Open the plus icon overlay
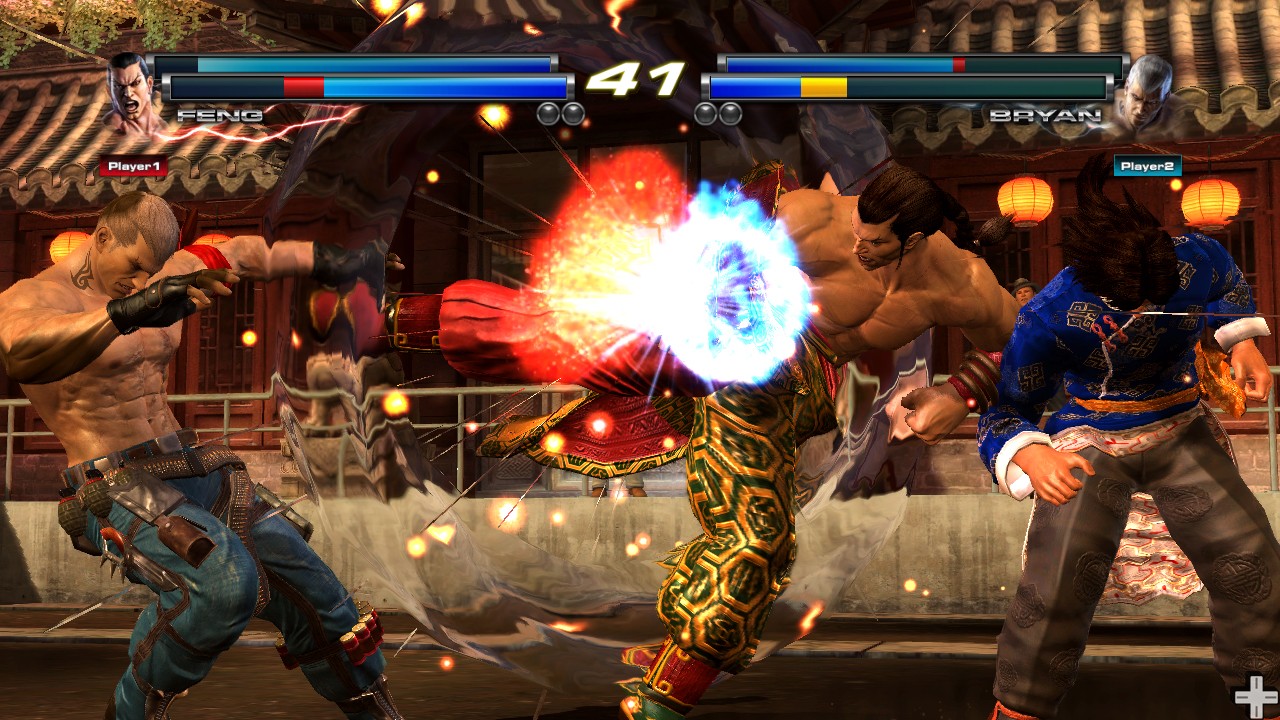 pyautogui.click(x=1253, y=696)
